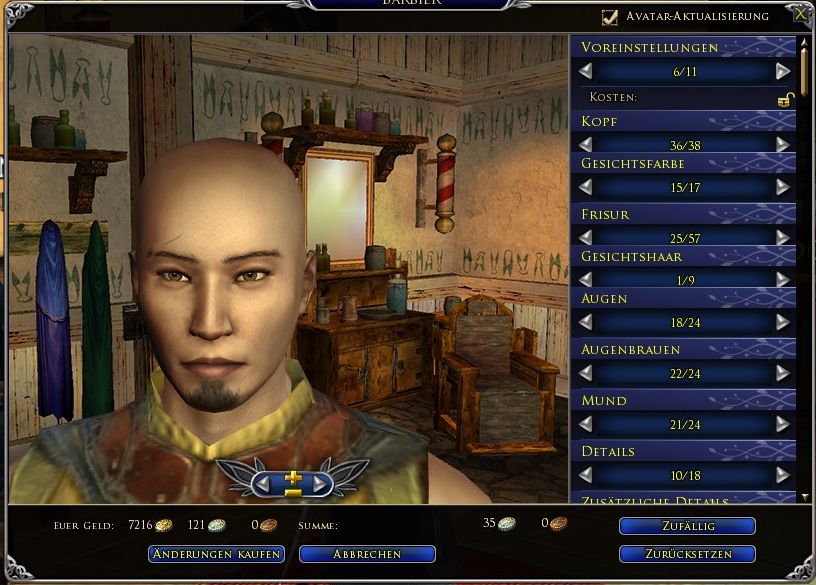Choose previous Gesichtsfarbe option

coord(586,187)
